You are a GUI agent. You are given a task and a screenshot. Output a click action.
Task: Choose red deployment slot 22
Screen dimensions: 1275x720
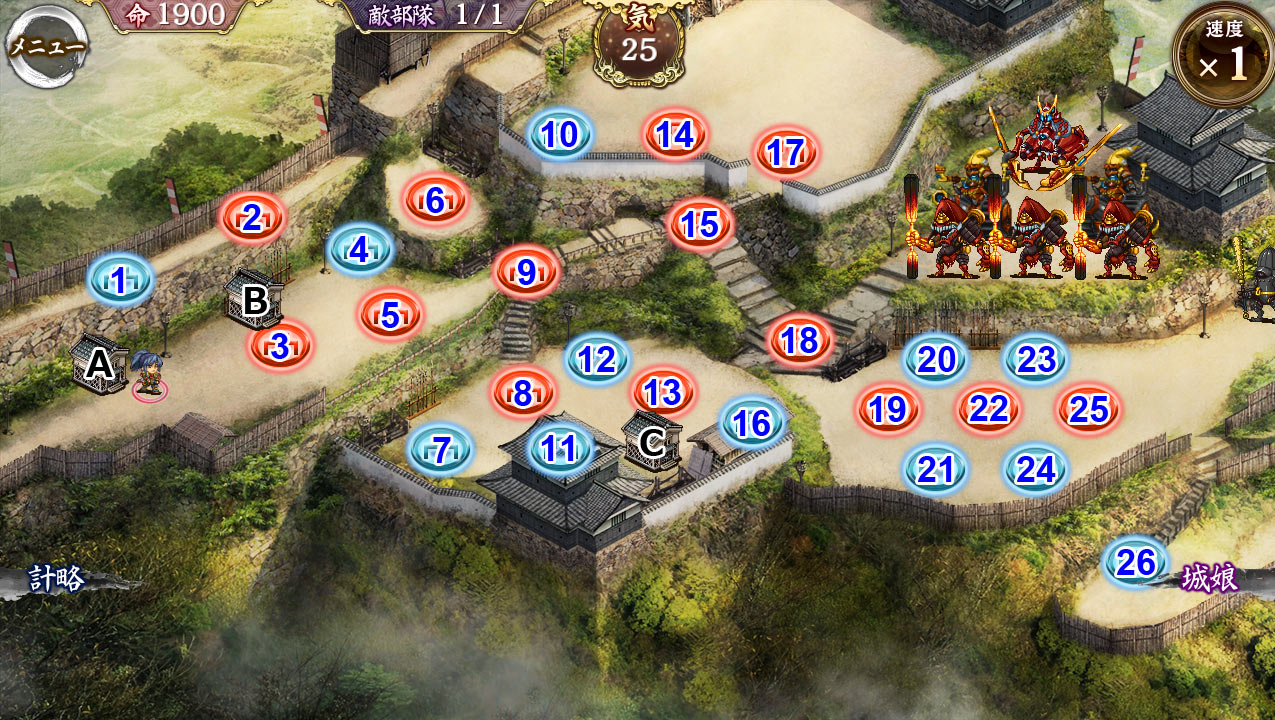tap(989, 408)
